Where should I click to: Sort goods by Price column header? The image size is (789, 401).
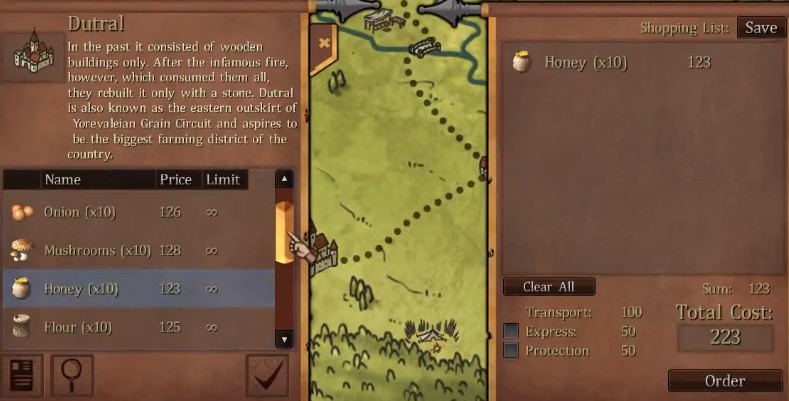175,180
